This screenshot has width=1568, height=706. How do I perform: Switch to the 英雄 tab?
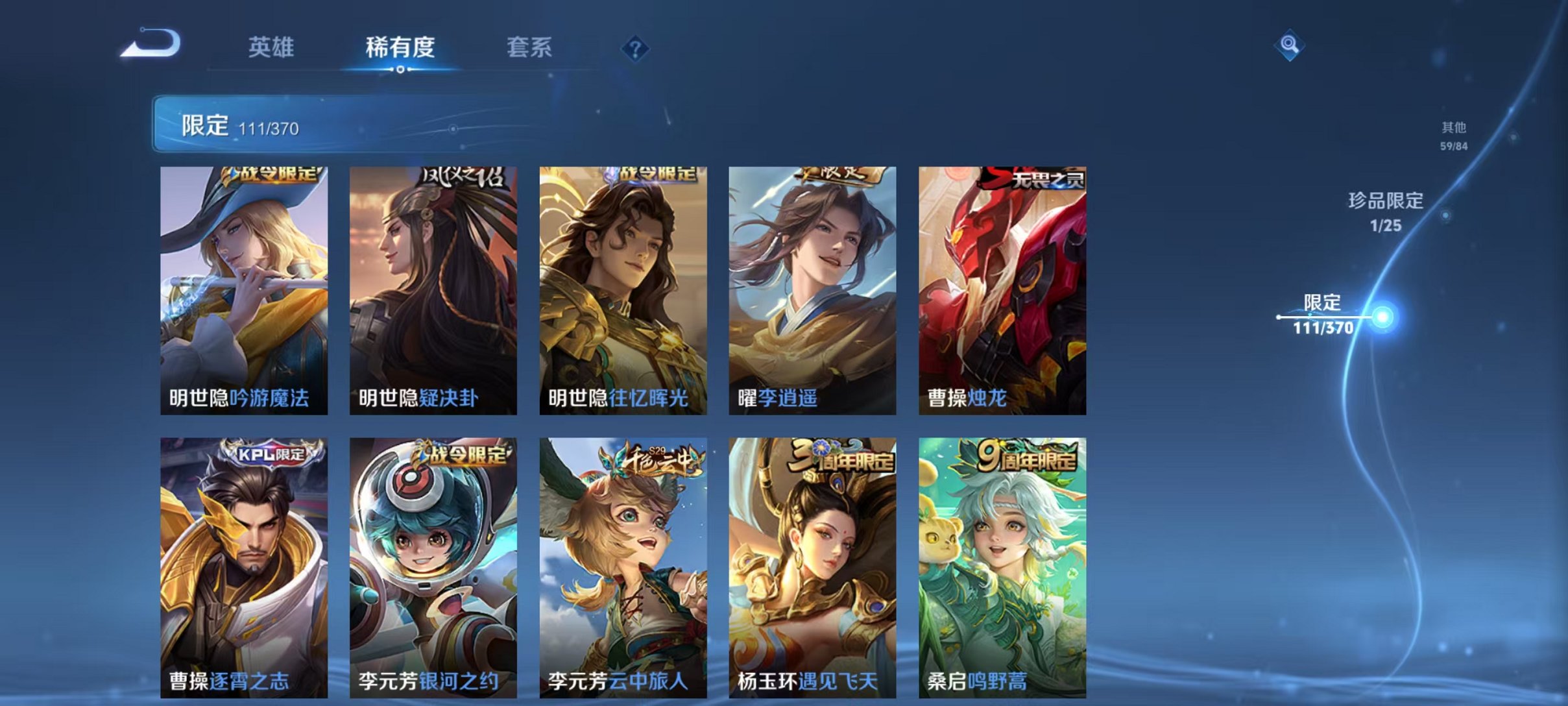point(272,47)
